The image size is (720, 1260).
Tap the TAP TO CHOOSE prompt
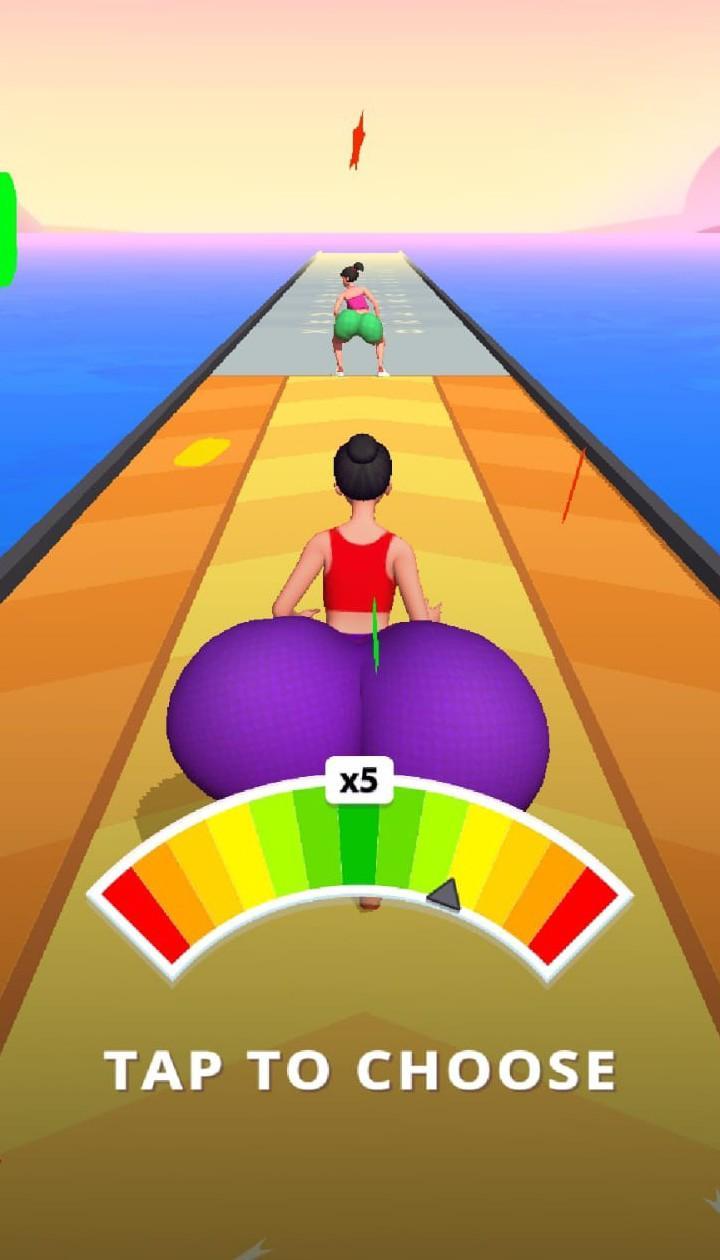pos(360,1071)
